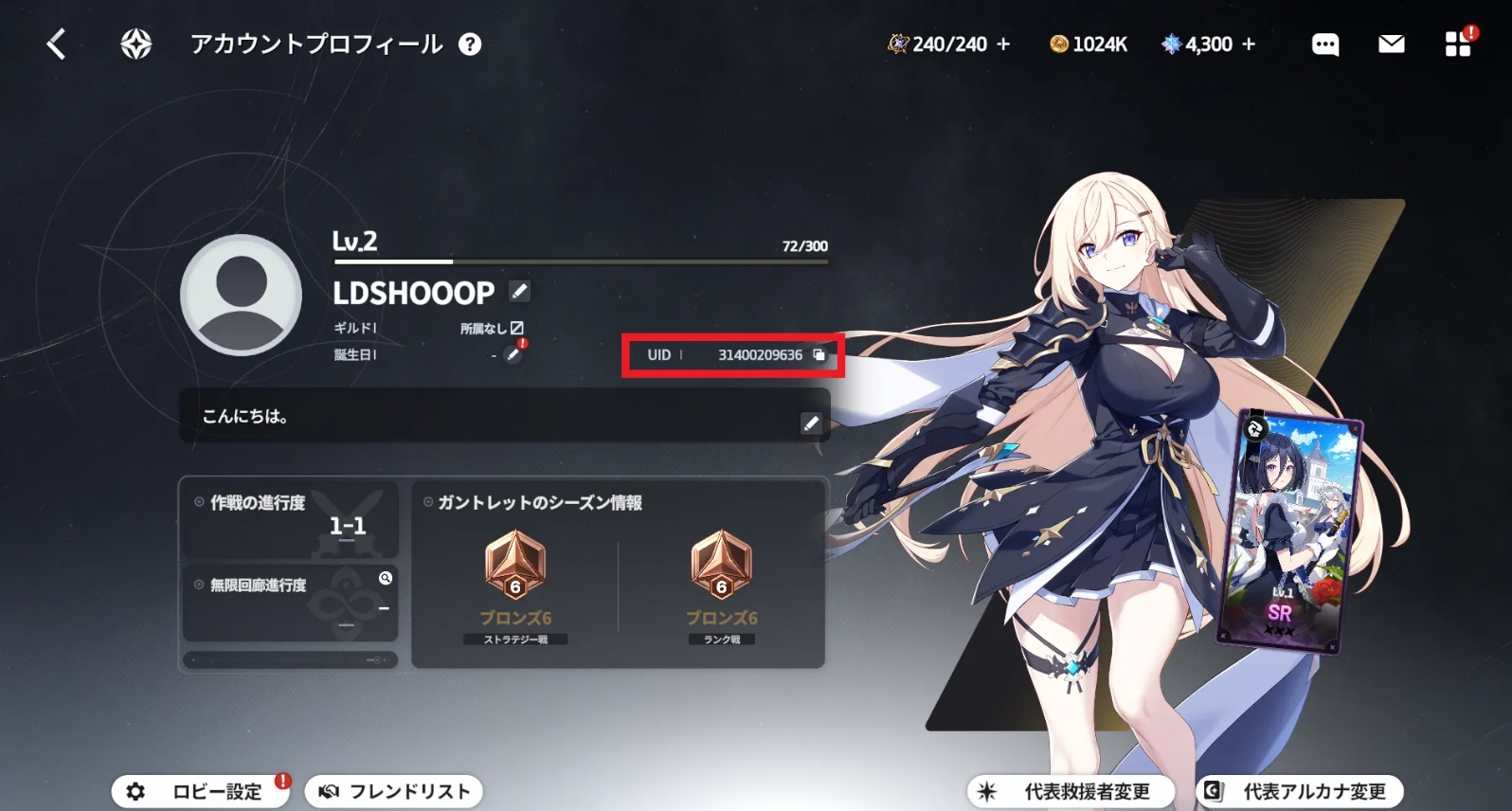Edit the birthday field
This screenshot has height=811, width=1512.
(513, 354)
